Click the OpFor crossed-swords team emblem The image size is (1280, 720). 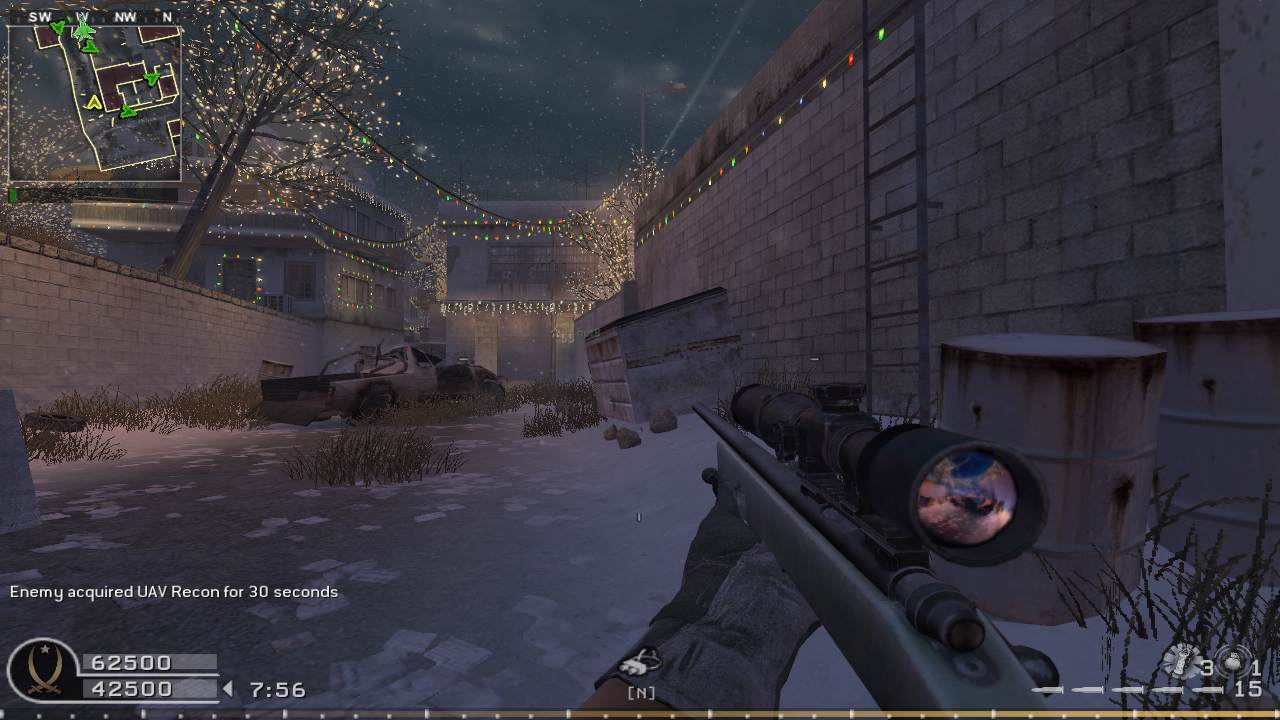[41, 670]
